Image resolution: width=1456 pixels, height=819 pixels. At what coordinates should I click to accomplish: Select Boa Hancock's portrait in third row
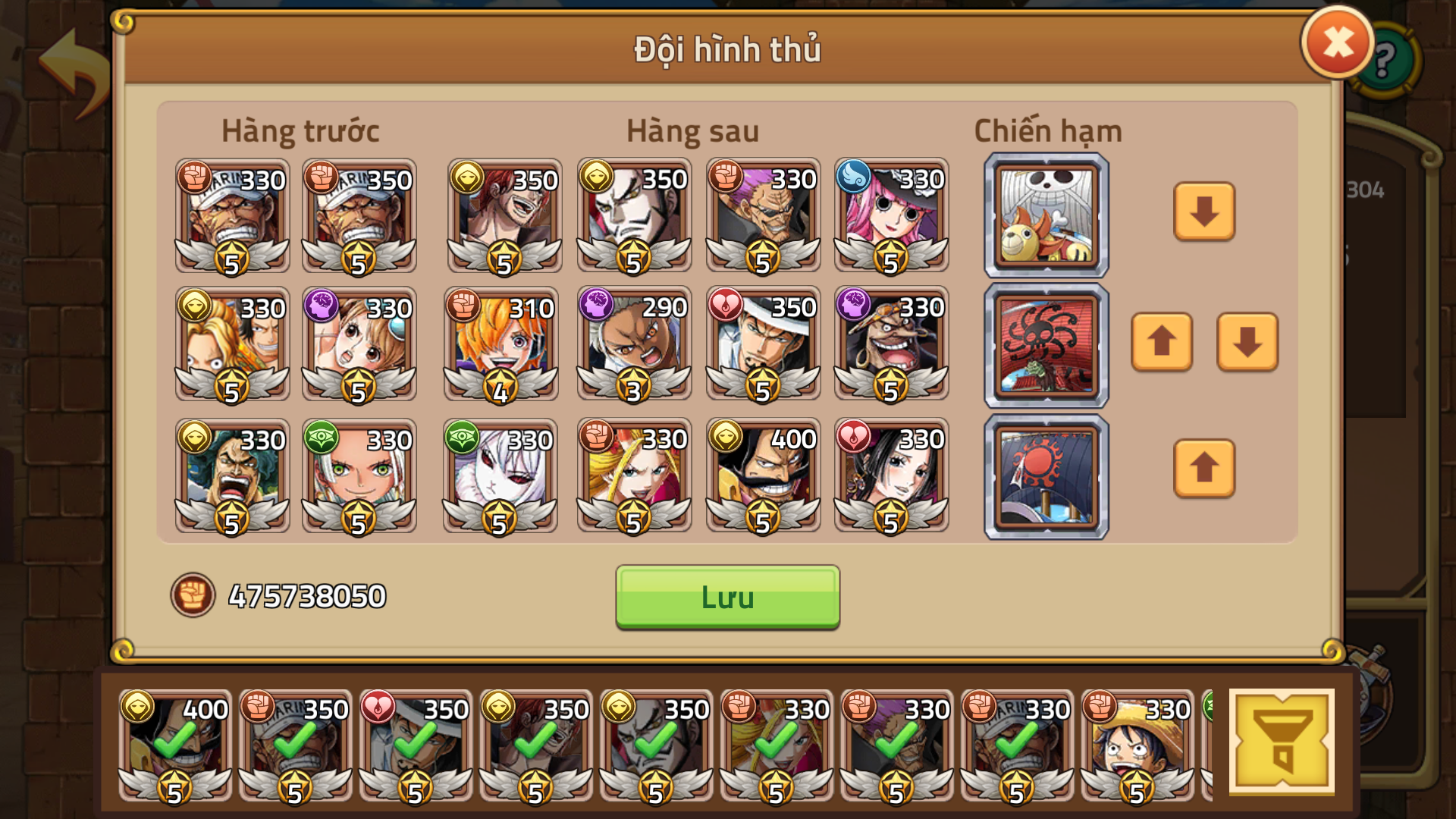tap(891, 476)
